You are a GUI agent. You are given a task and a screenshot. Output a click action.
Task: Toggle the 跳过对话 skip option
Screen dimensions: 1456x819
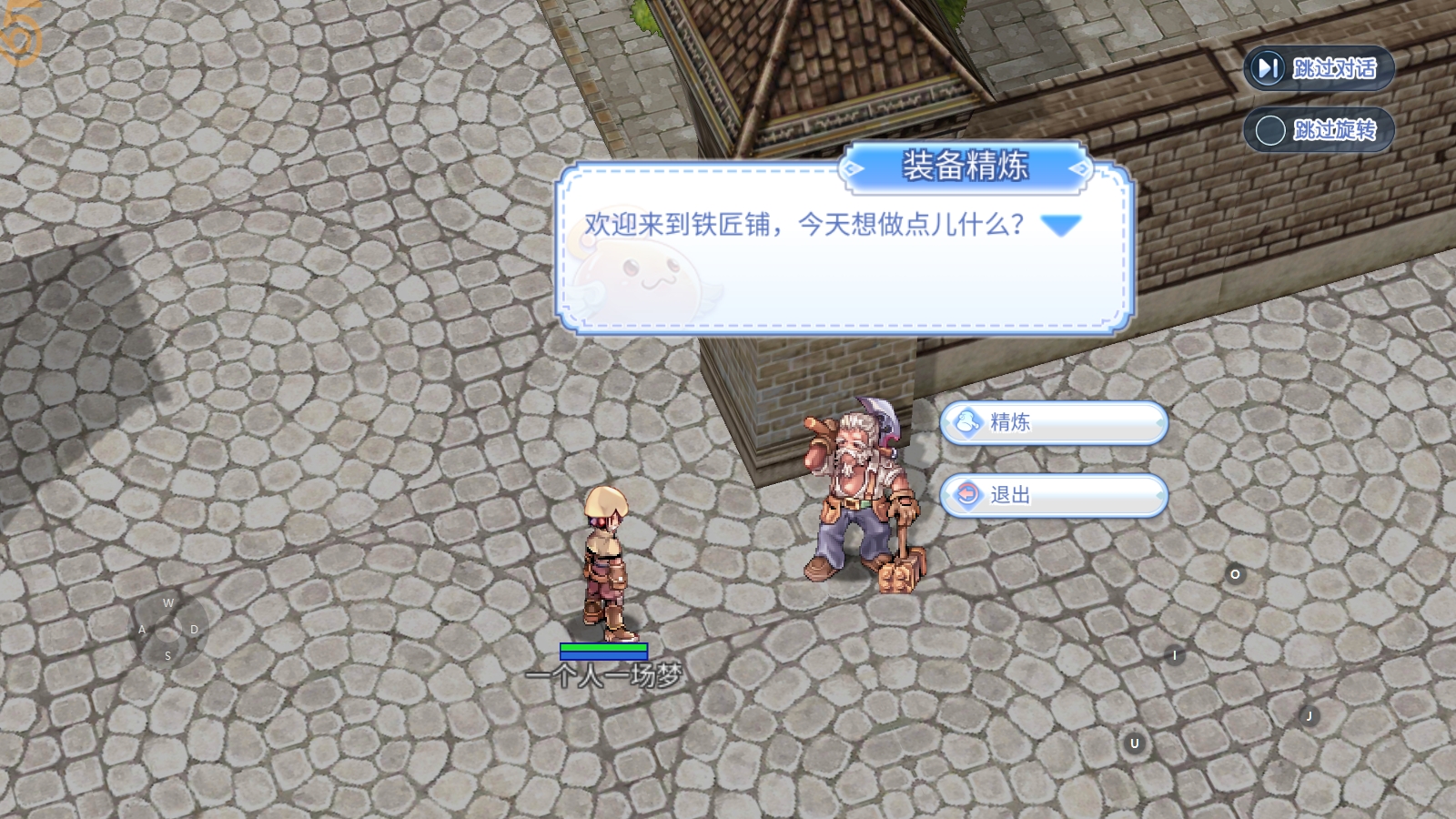click(1319, 67)
